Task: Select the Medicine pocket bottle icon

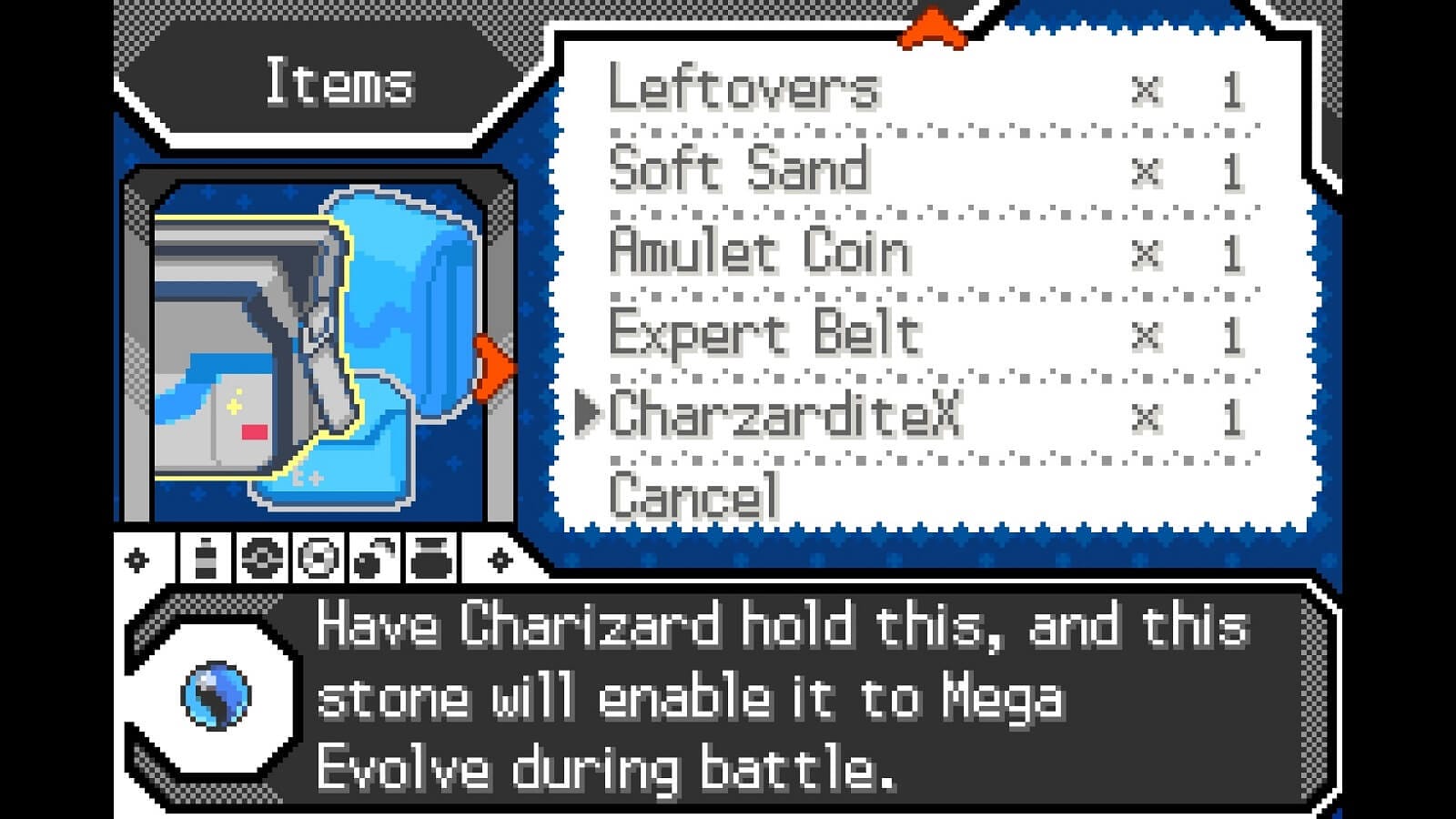Action: [x=205, y=558]
